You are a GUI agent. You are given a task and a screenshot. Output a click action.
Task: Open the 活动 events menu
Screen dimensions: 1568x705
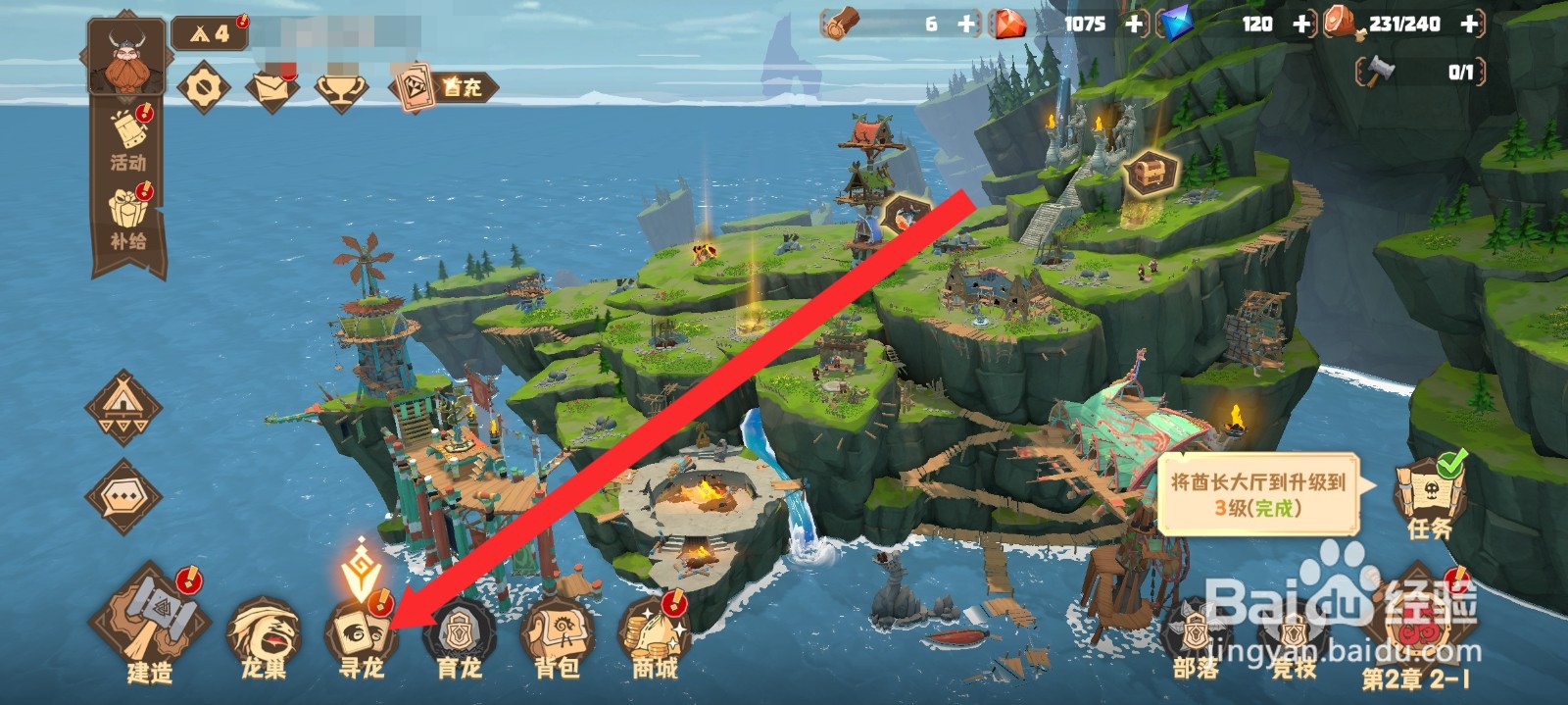(x=128, y=140)
